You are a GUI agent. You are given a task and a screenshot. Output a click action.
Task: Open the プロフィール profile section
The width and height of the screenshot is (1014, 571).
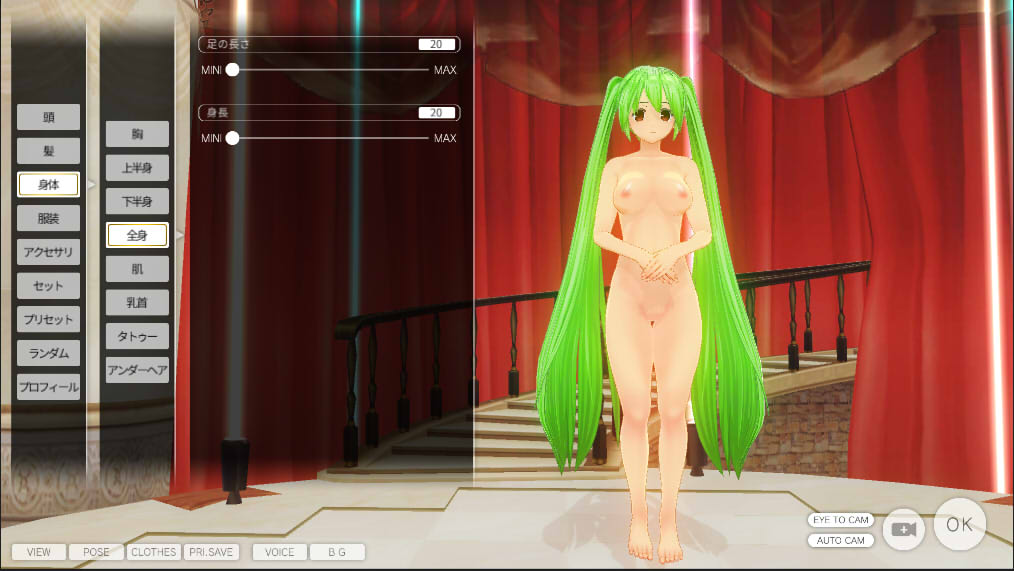pos(48,387)
